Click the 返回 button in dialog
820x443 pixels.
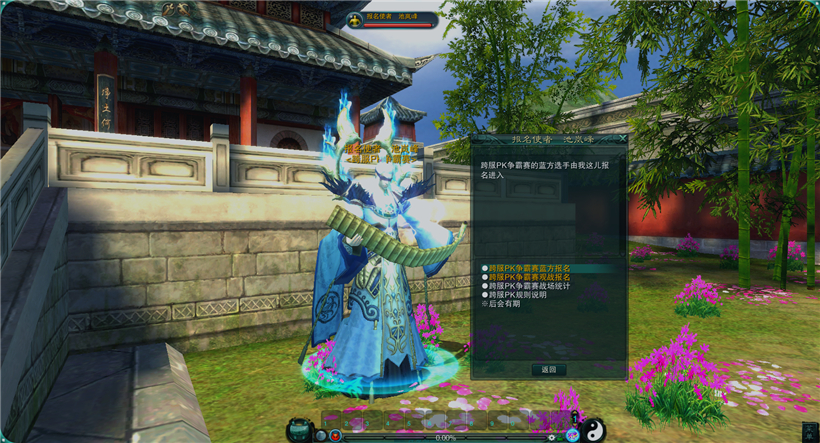[548, 369]
